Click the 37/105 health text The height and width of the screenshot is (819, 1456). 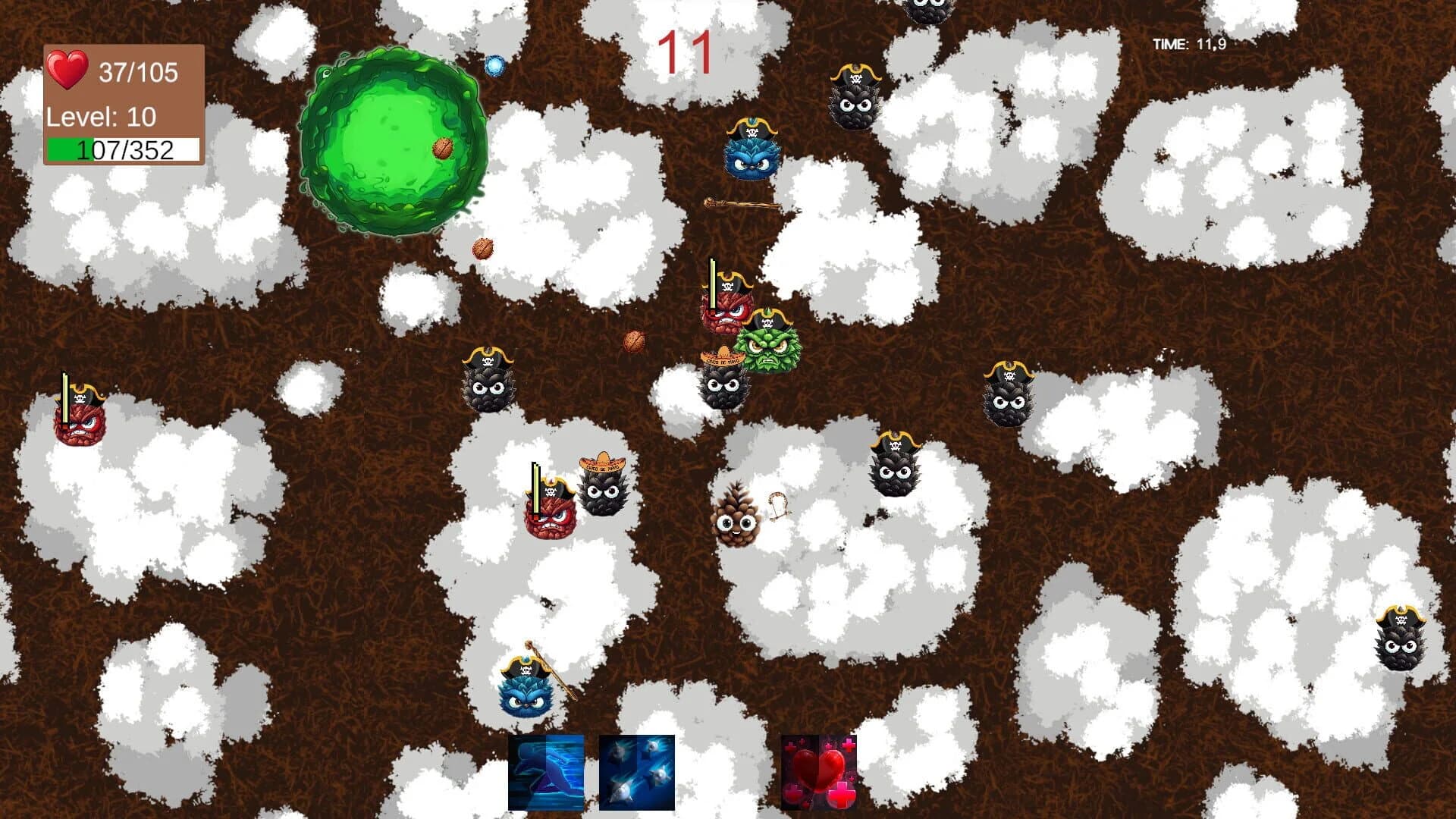136,72
